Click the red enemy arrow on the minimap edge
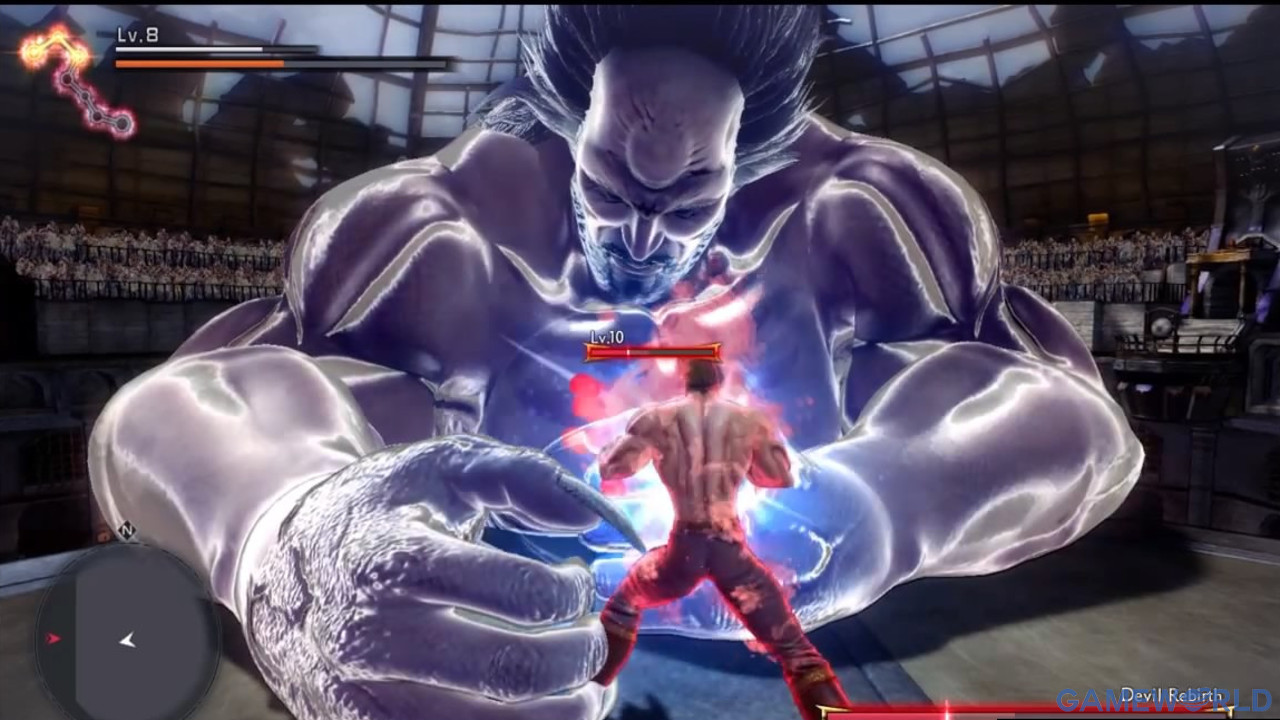The image size is (1280, 720). point(53,637)
